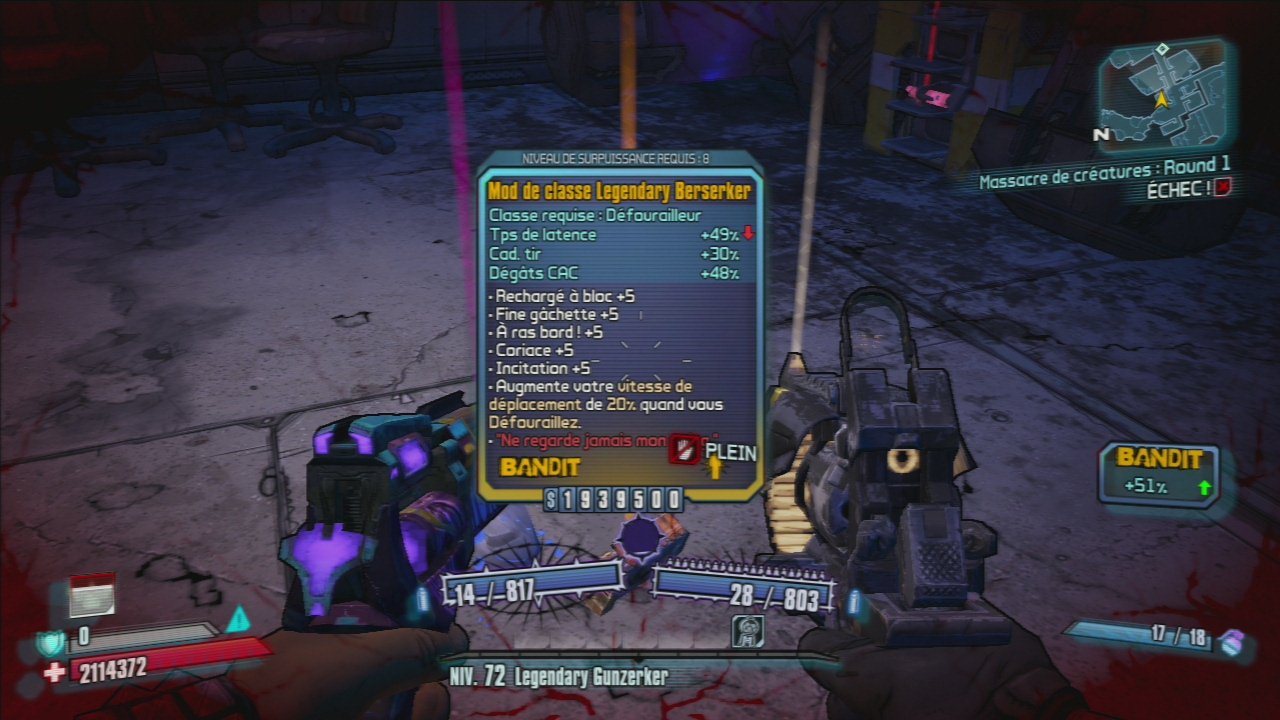Click the Gunzerker class emblem under the ammo bar
This screenshot has width=1280, height=720.
click(x=748, y=630)
